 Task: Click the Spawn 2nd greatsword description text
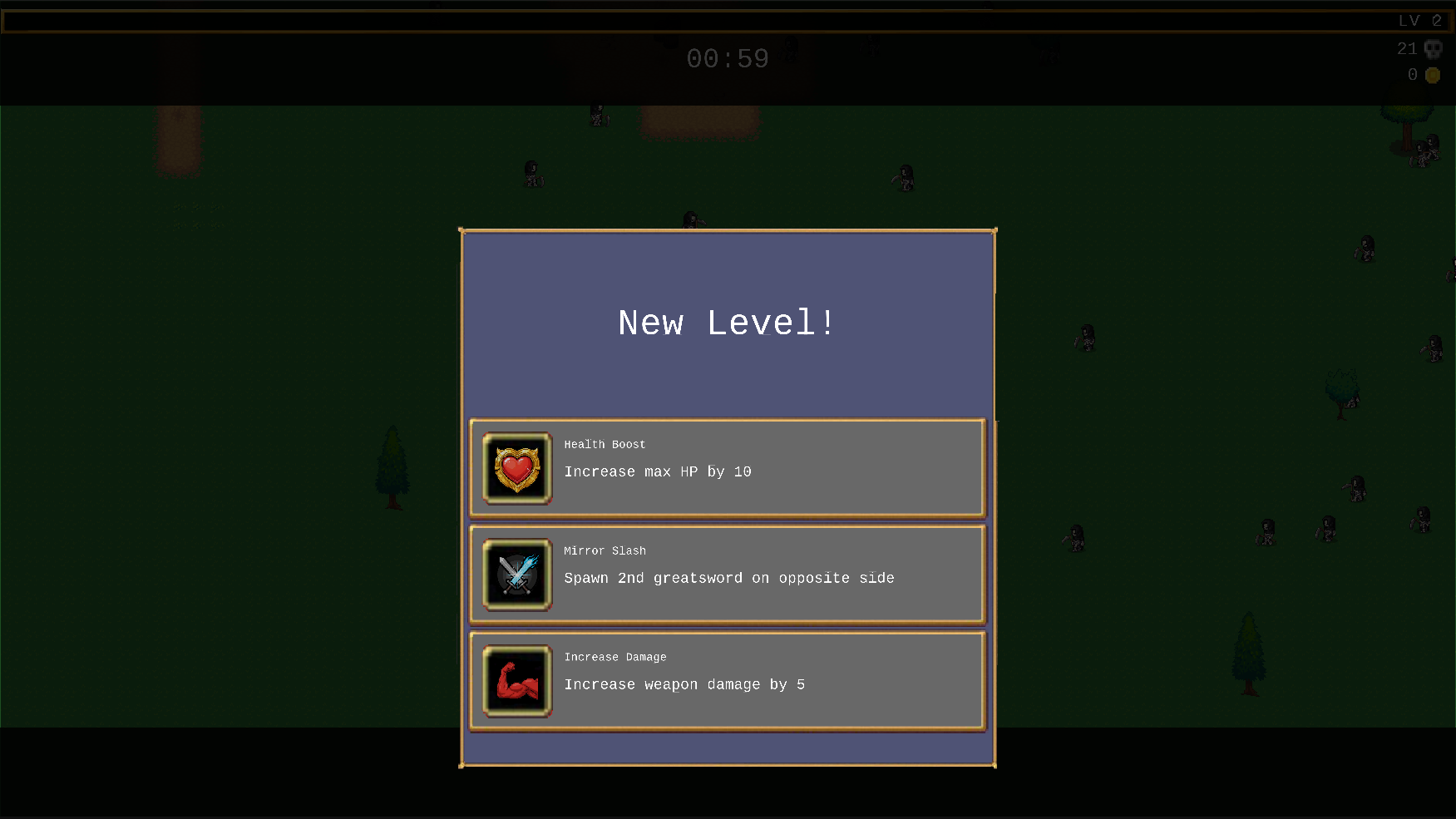click(x=728, y=578)
